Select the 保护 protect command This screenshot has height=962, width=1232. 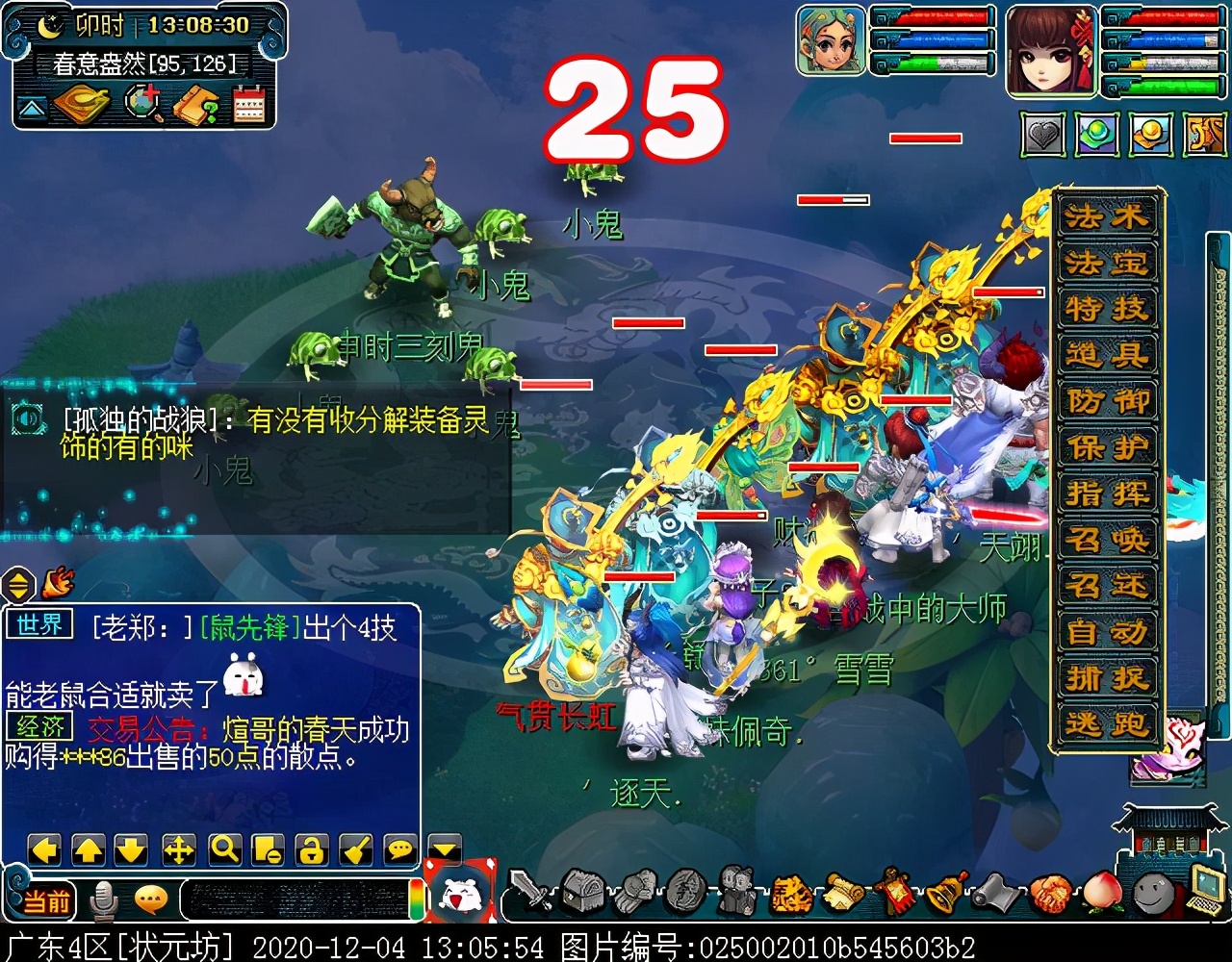[x=1107, y=447]
